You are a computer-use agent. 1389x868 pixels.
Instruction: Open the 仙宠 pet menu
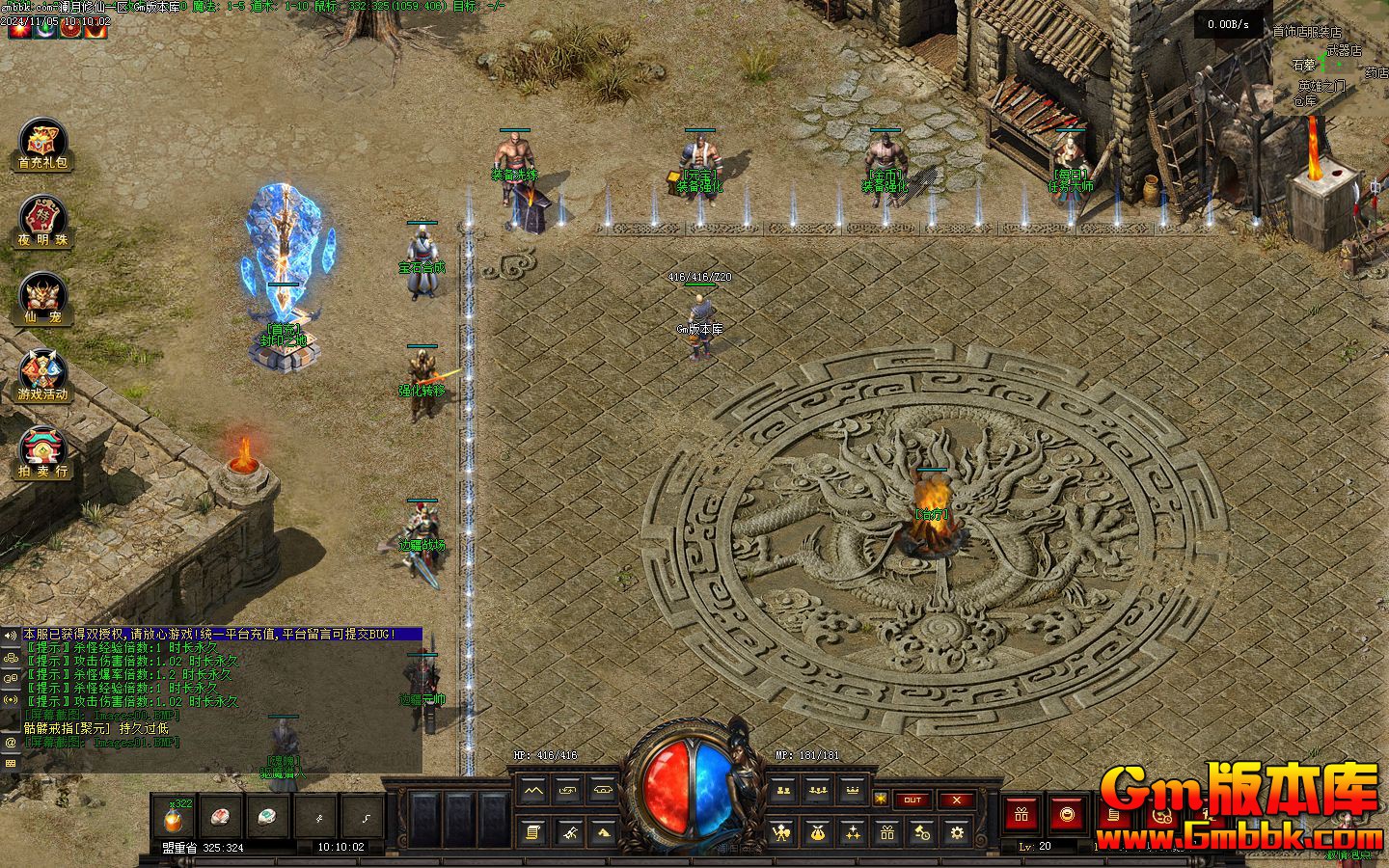pyautogui.click(x=42, y=298)
